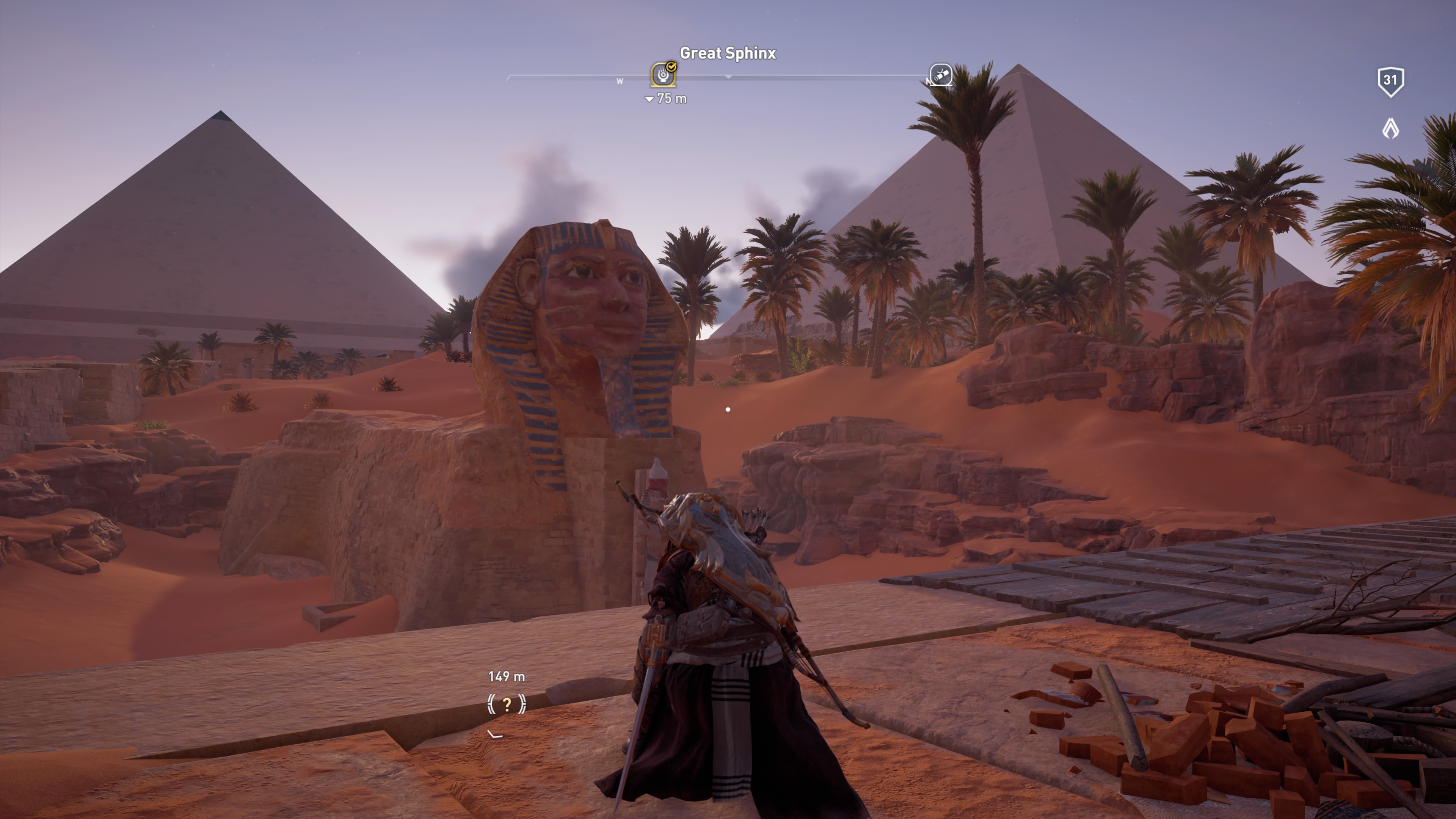Open the level 31 shield badge
This screenshot has height=819, width=1456.
pos(1390,81)
